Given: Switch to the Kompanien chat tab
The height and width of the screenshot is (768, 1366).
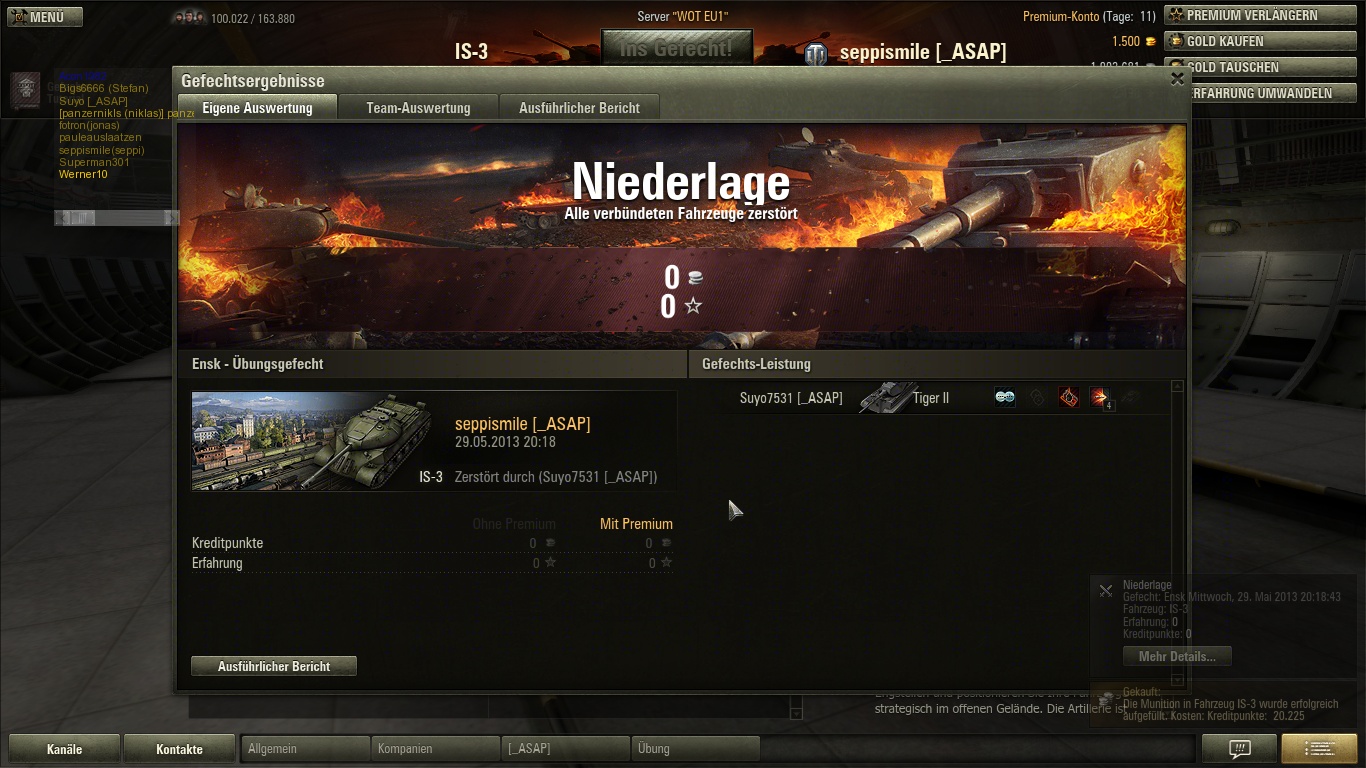Looking at the screenshot, I should pos(435,748).
